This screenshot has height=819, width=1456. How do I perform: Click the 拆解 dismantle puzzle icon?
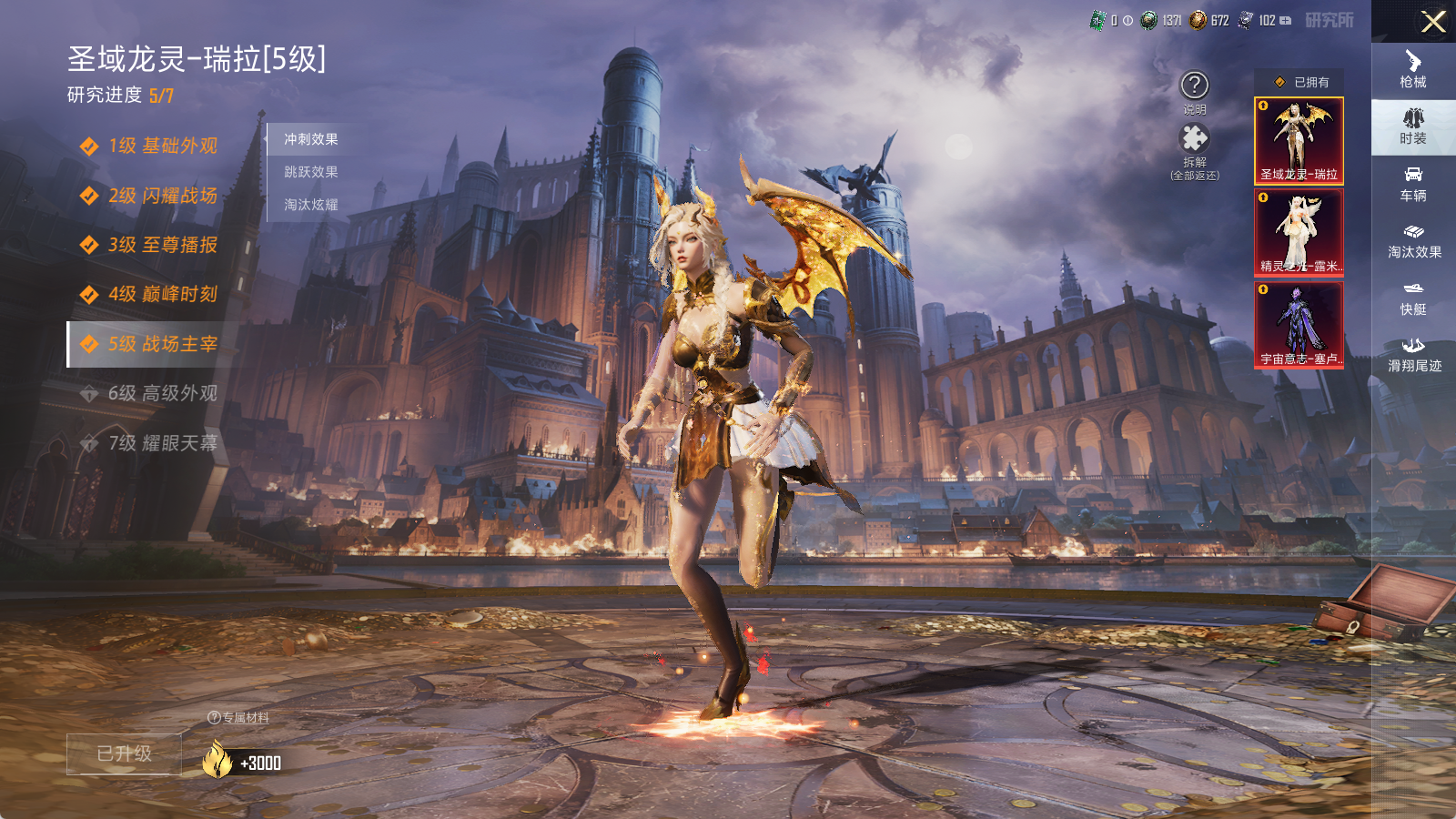tap(1194, 139)
